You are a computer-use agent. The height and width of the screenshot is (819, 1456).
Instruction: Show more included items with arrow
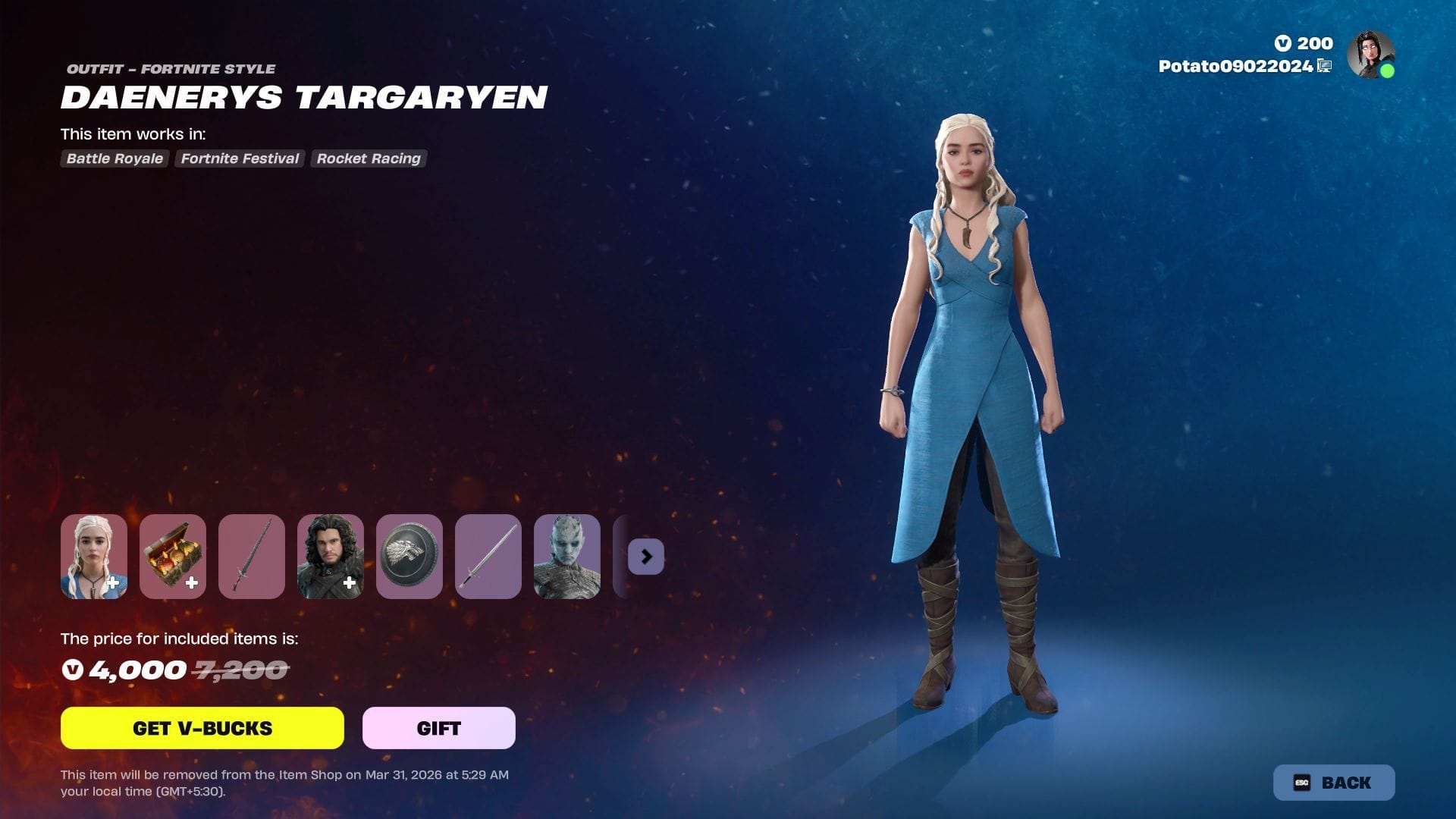coord(646,557)
